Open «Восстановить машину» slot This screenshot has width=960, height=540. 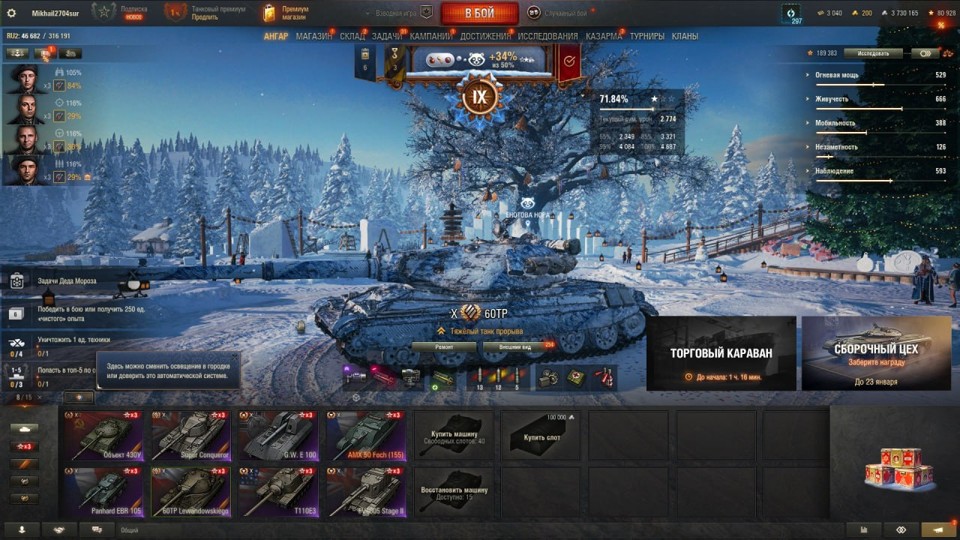[454, 490]
